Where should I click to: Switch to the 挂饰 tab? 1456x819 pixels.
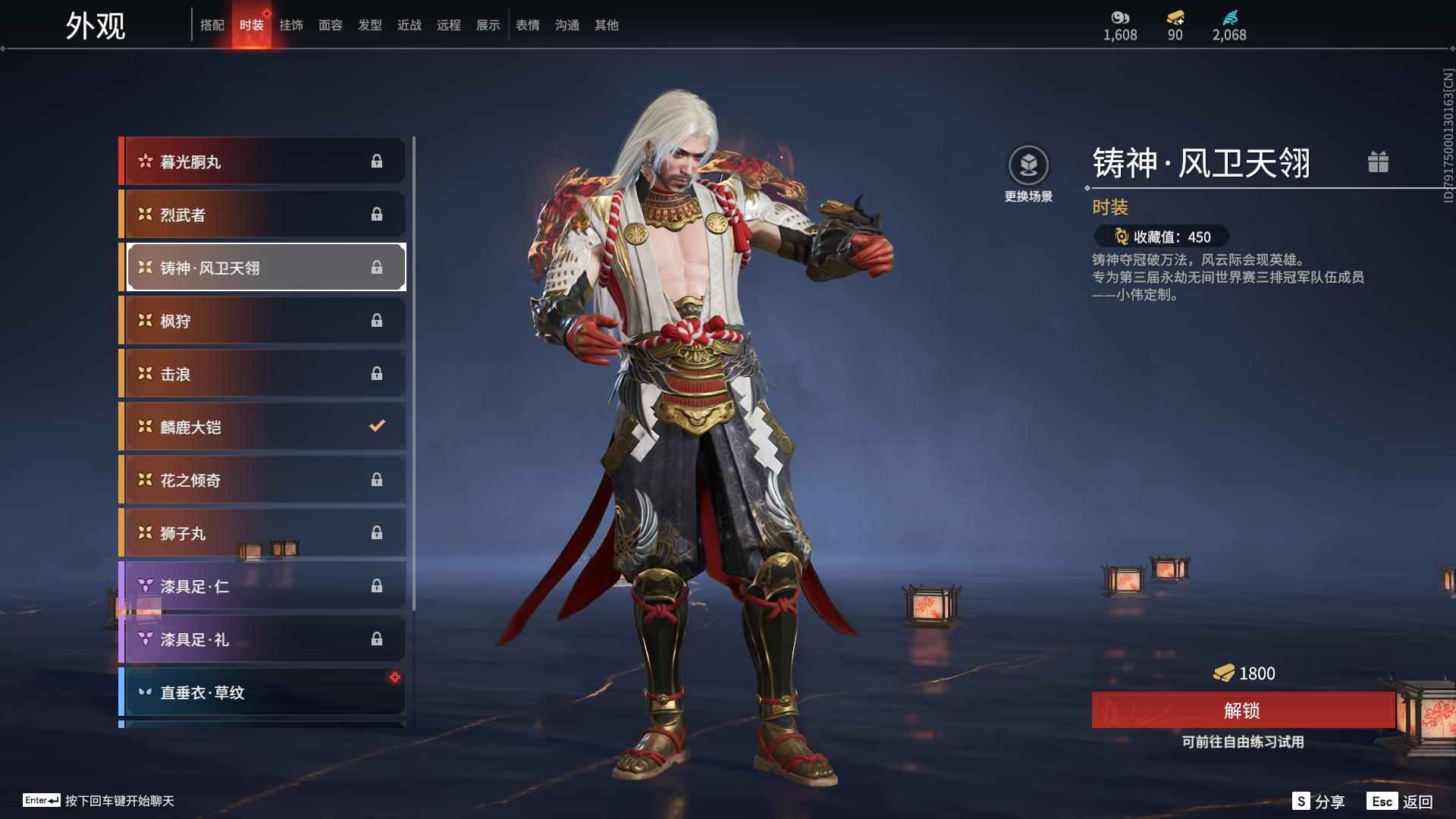coord(291,25)
